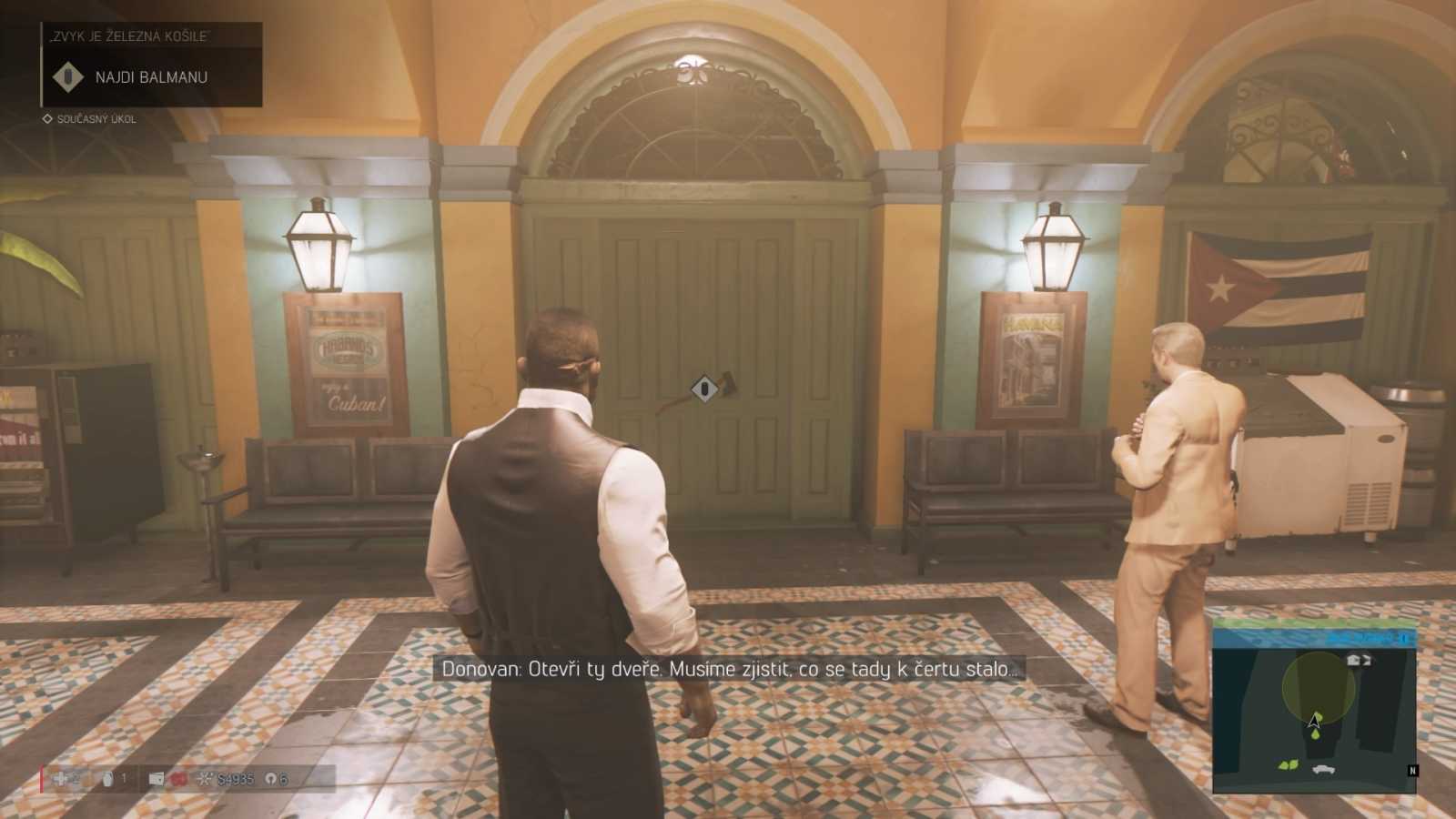
Task: Click the N compass indicator on the minimap
Action: 1412,770
